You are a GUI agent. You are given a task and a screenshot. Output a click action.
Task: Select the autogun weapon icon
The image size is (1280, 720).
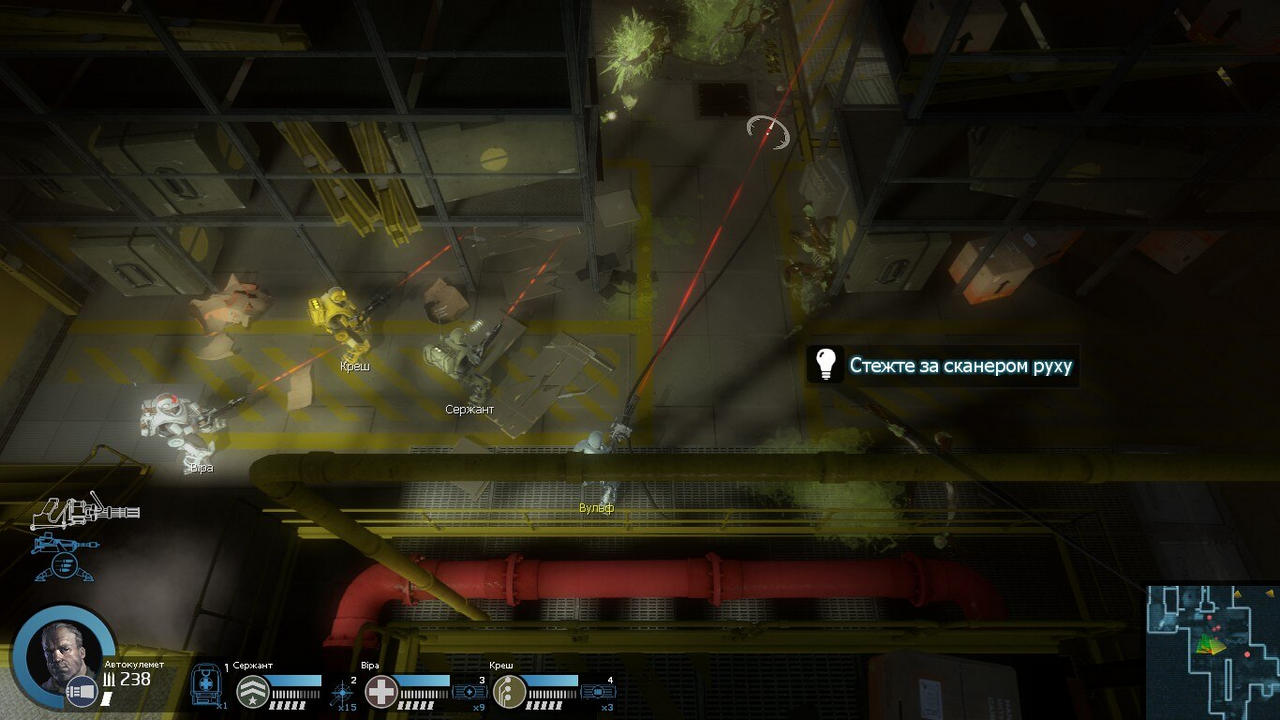[84, 512]
